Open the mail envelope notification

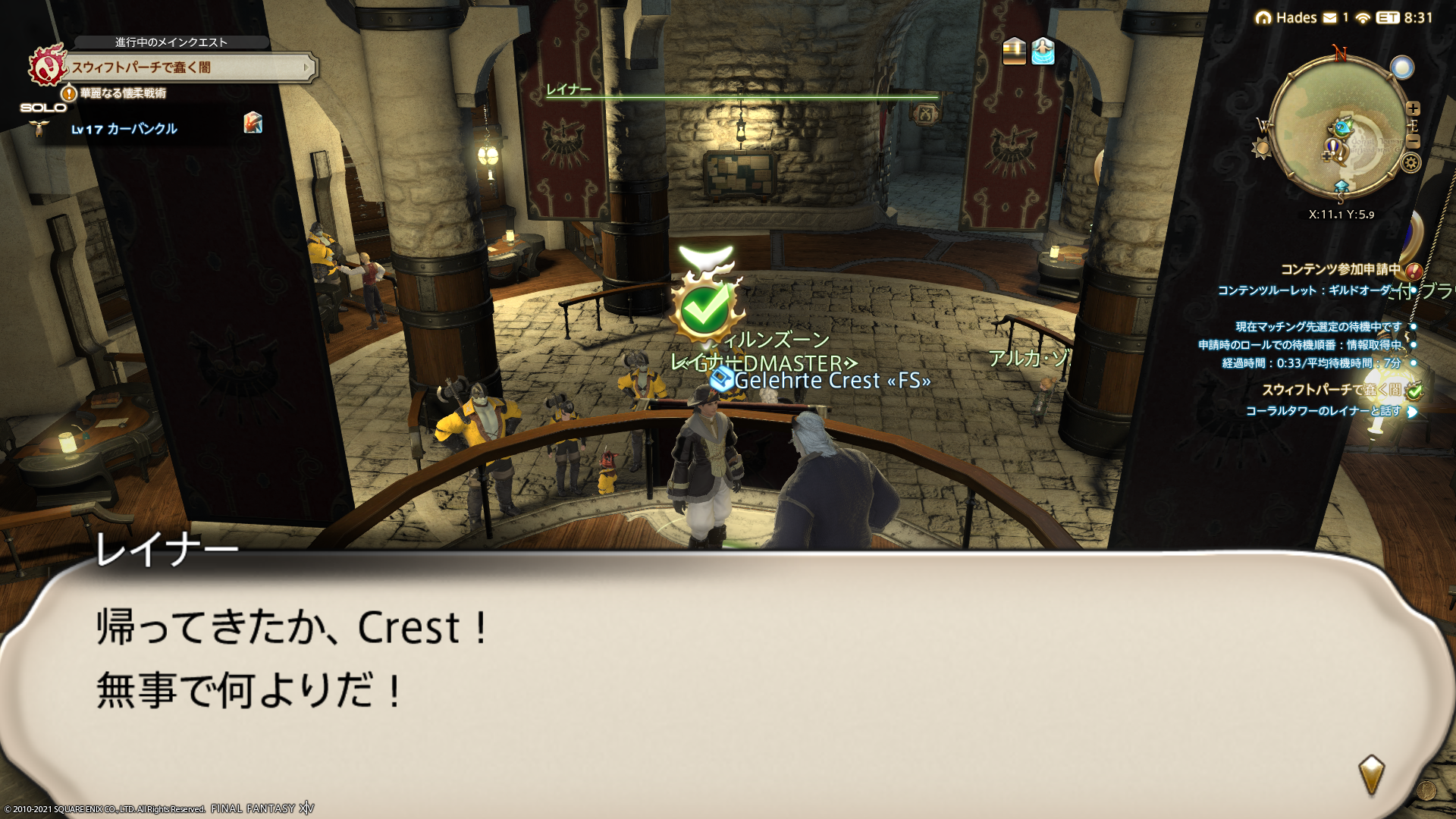point(1330,17)
